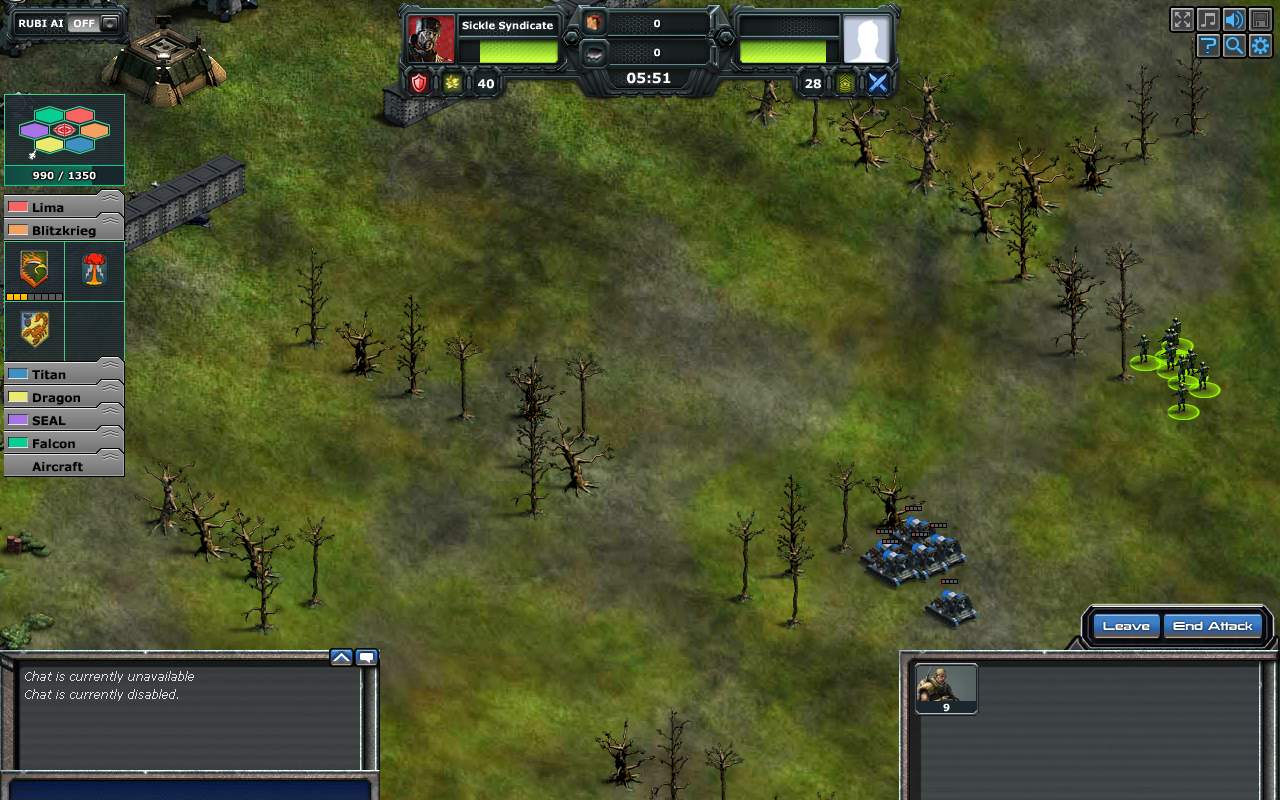
Task: Open the Aircraft tab
Action: click(x=60, y=466)
